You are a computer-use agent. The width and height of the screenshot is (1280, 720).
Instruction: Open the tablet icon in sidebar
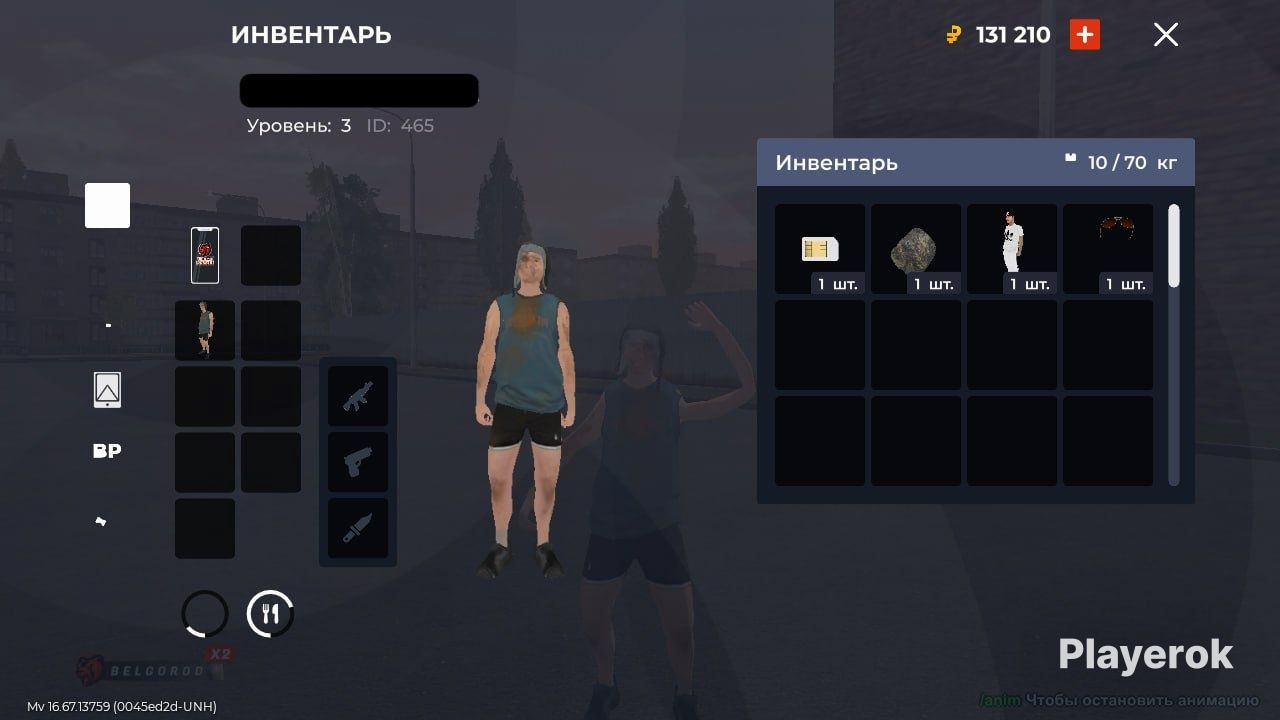(107, 390)
